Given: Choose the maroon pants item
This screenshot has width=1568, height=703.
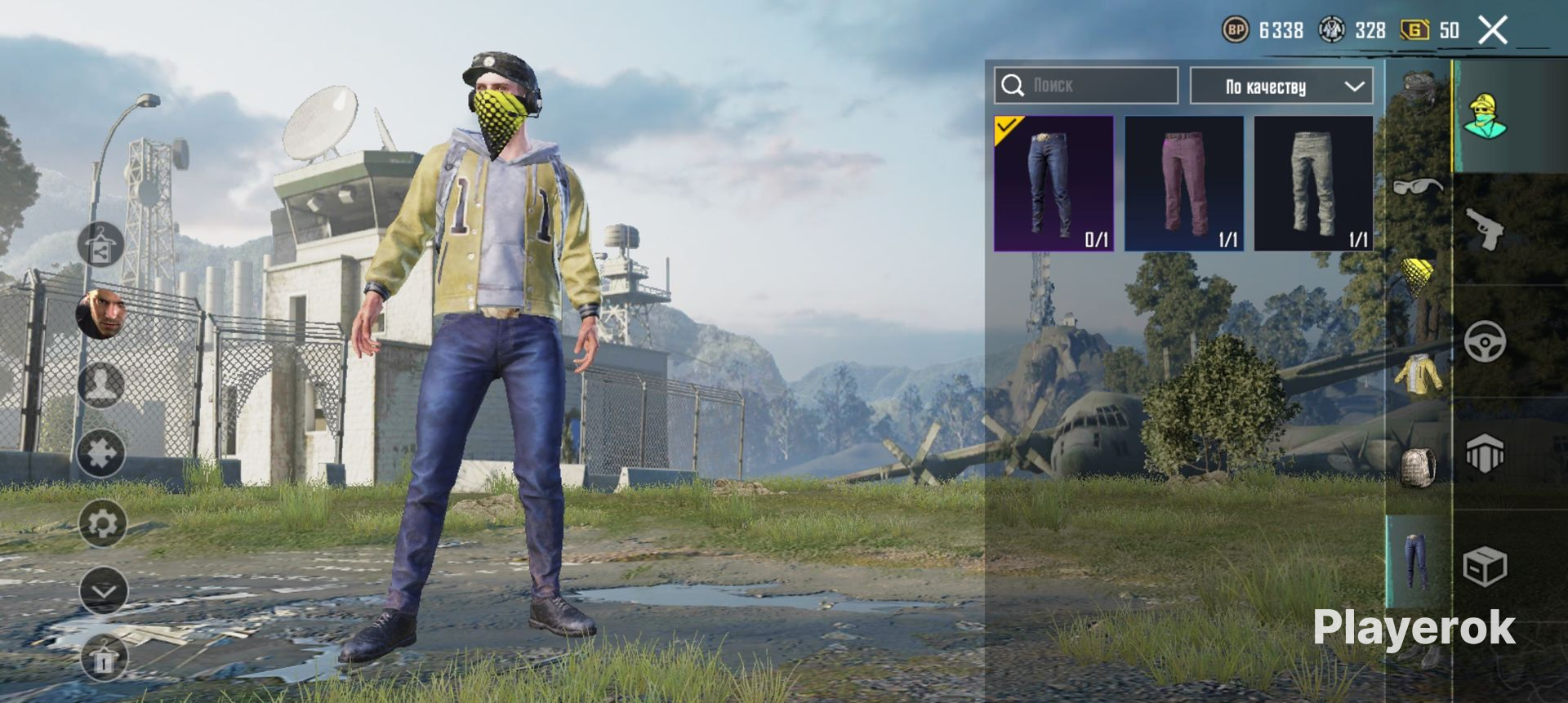Looking at the screenshot, I should 1184,183.
